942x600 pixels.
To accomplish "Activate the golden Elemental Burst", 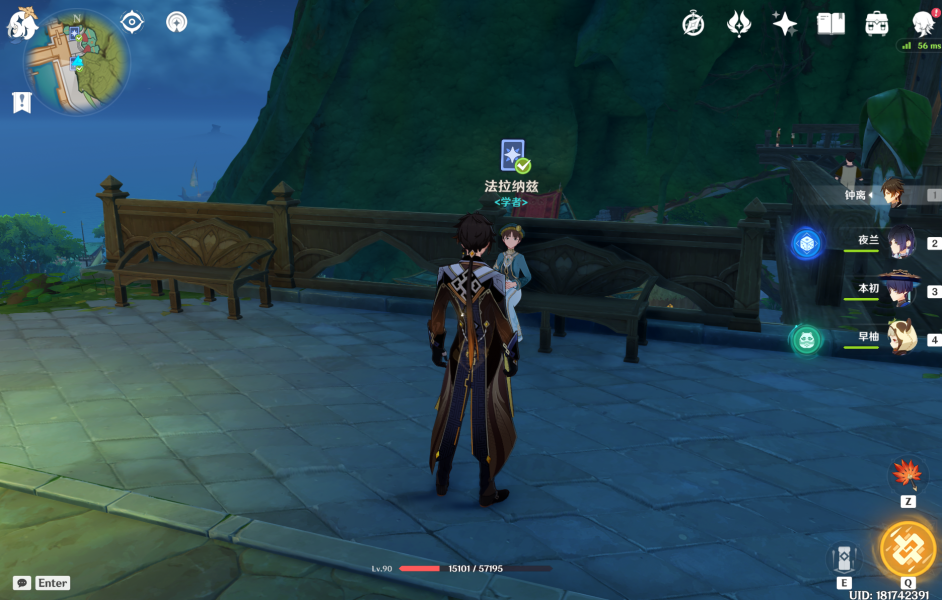I will click(907, 549).
